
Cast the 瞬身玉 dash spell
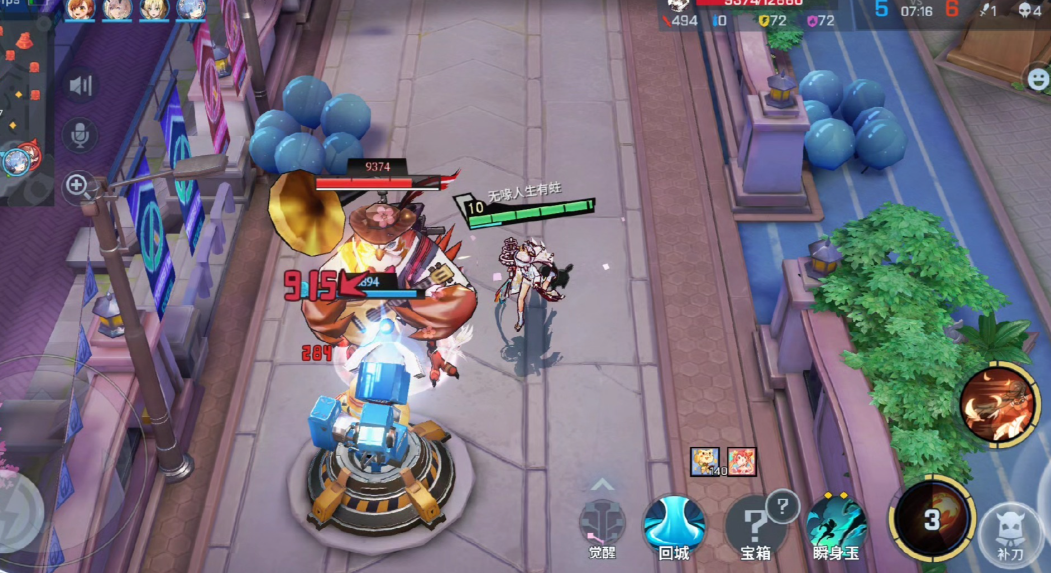836,521
